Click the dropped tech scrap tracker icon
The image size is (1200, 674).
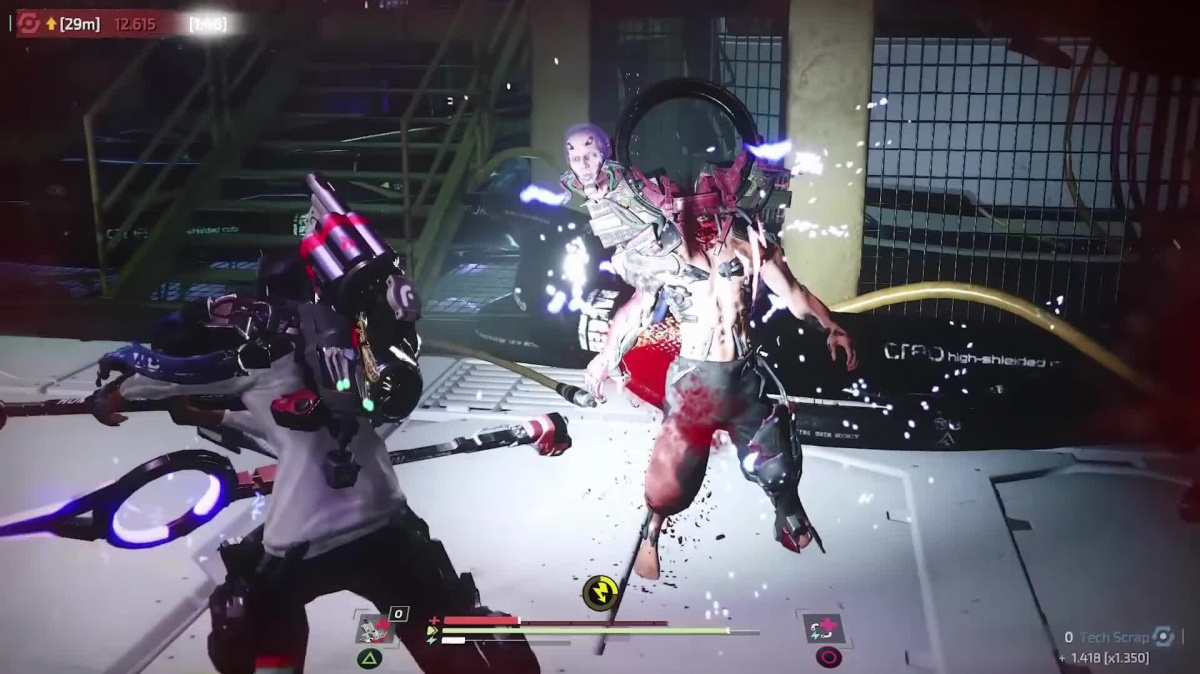pos(29,23)
